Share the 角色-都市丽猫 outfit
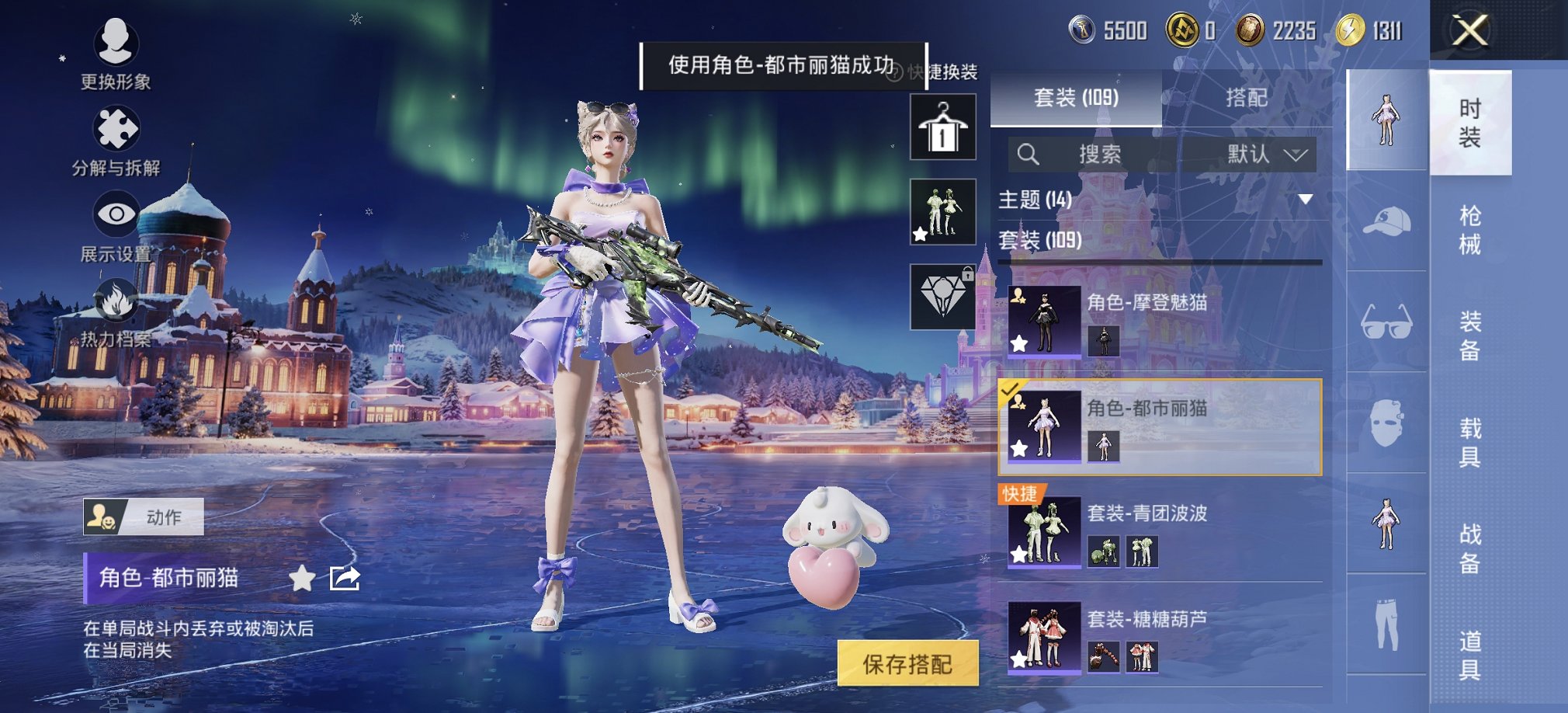 pos(345,578)
